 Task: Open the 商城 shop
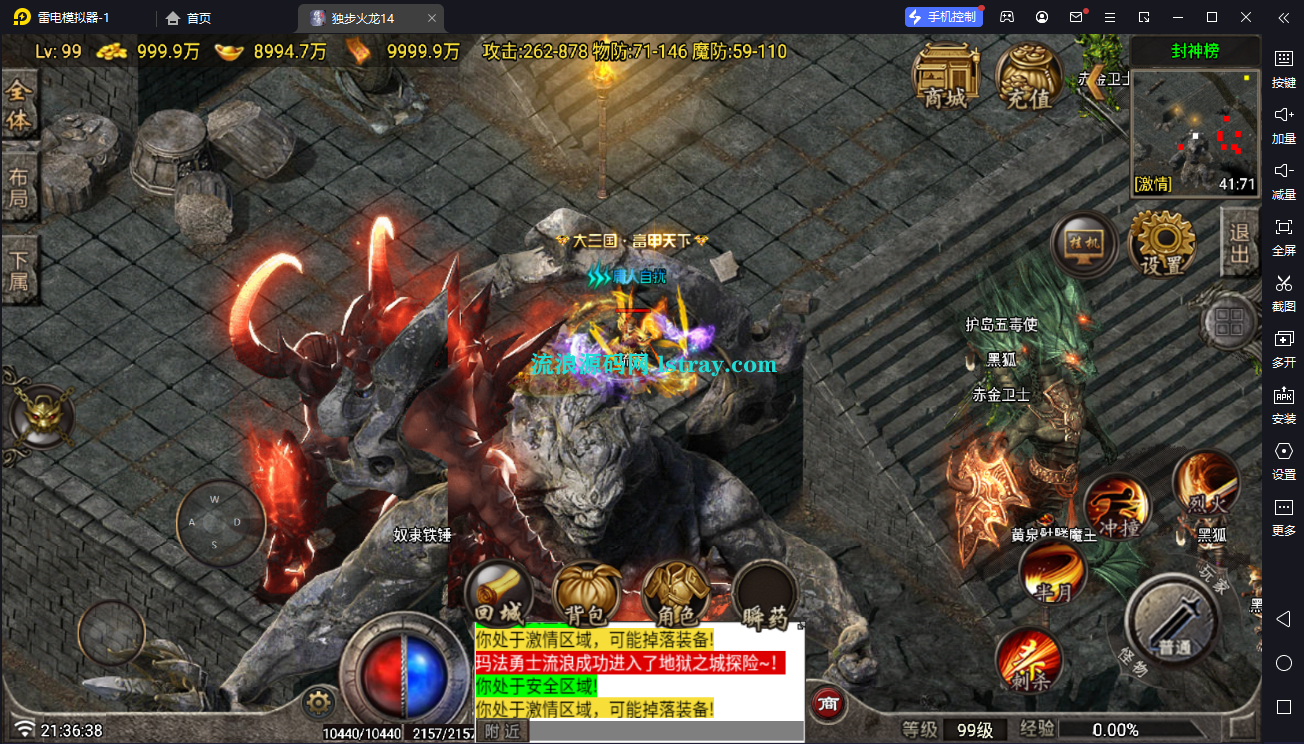pyautogui.click(x=945, y=75)
